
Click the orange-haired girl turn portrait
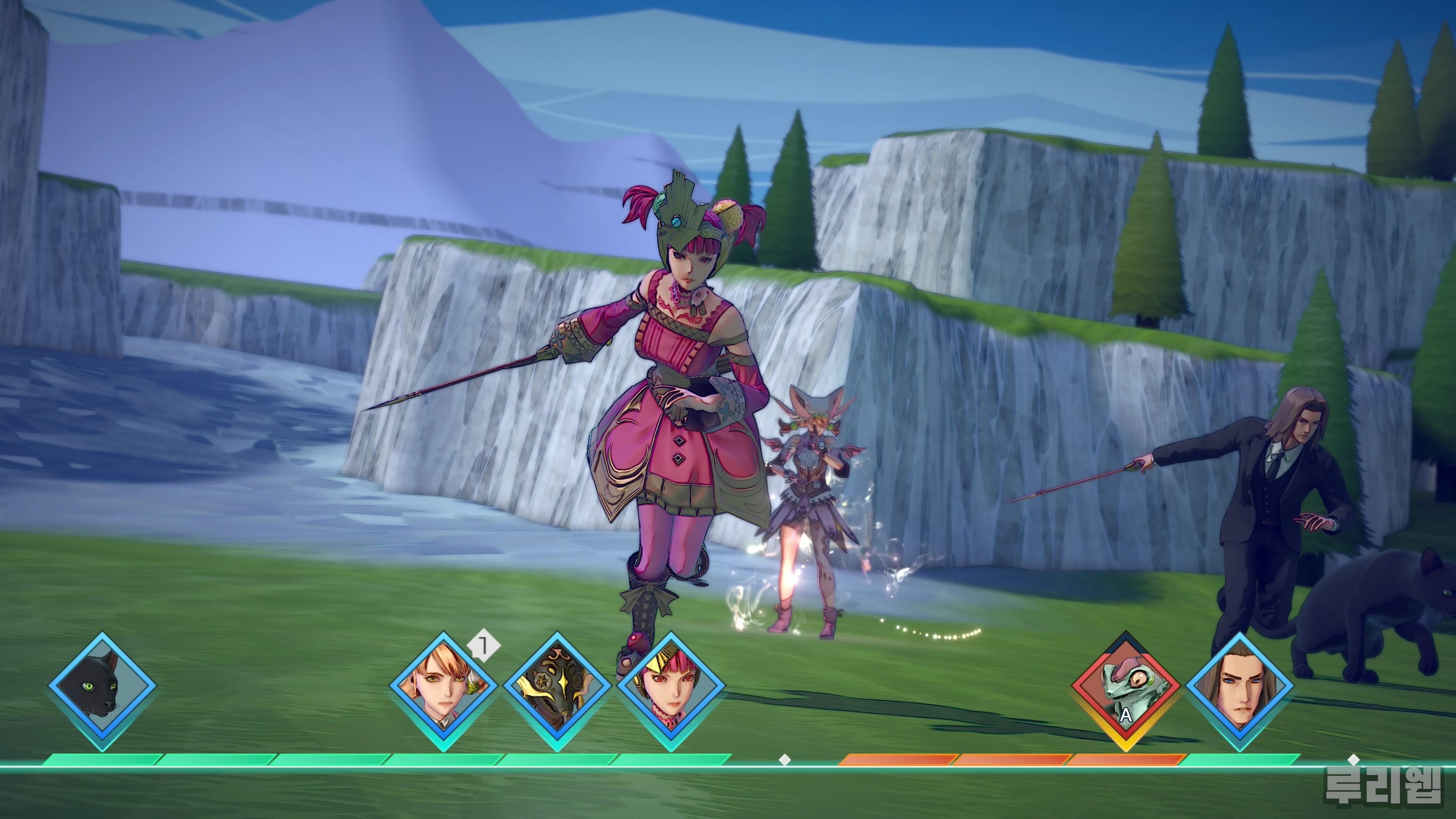tap(444, 690)
